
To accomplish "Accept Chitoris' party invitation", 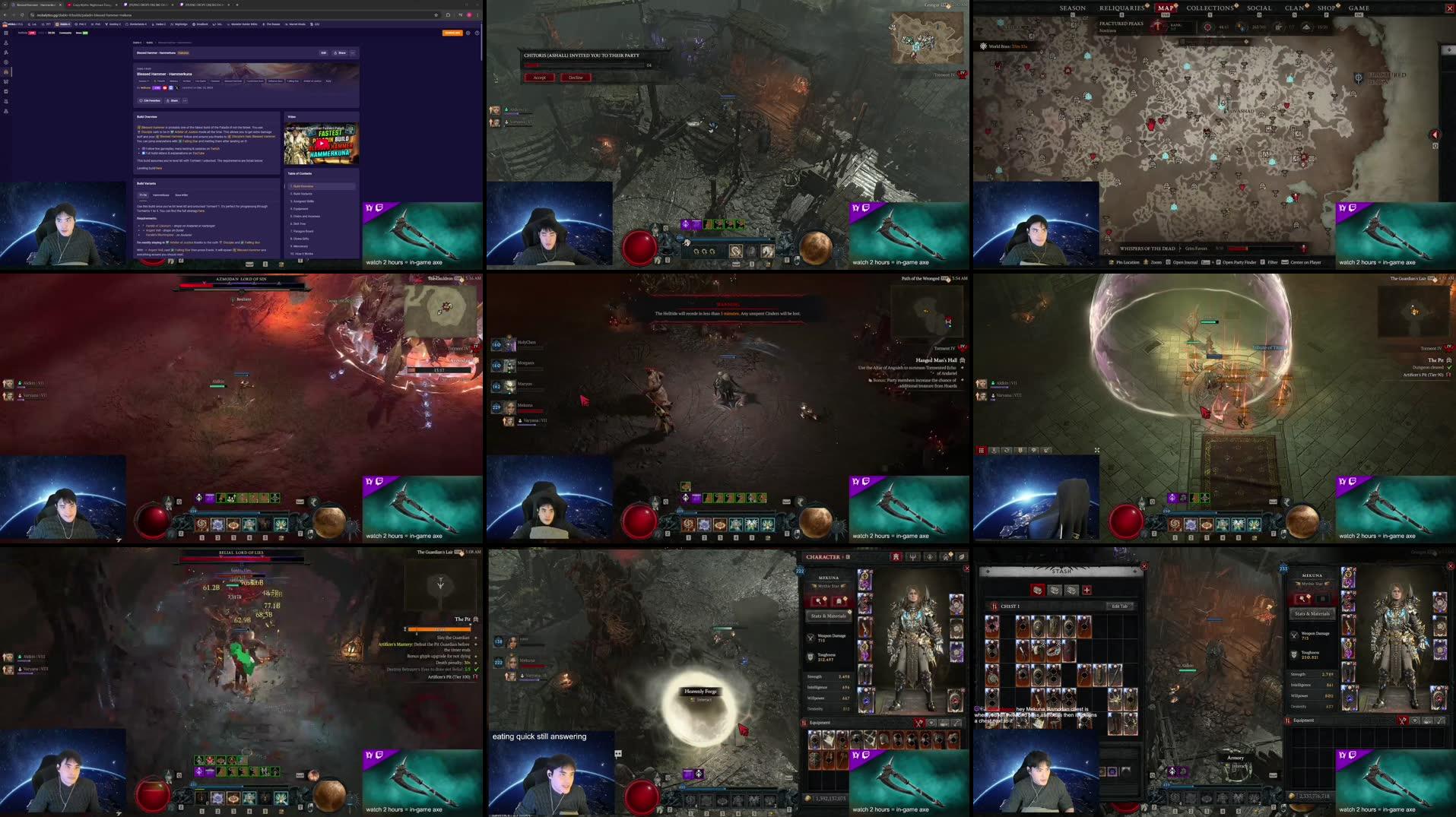I will tap(539, 78).
